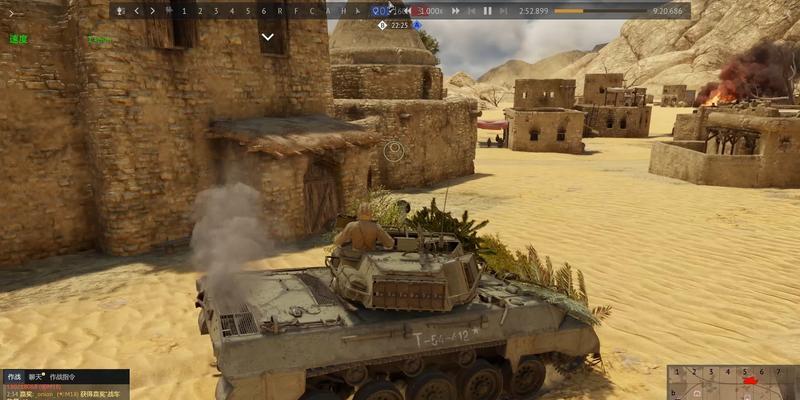Switch to the 聊天 chat tab
The height and width of the screenshot is (400, 800).
pyautogui.click(x=36, y=377)
